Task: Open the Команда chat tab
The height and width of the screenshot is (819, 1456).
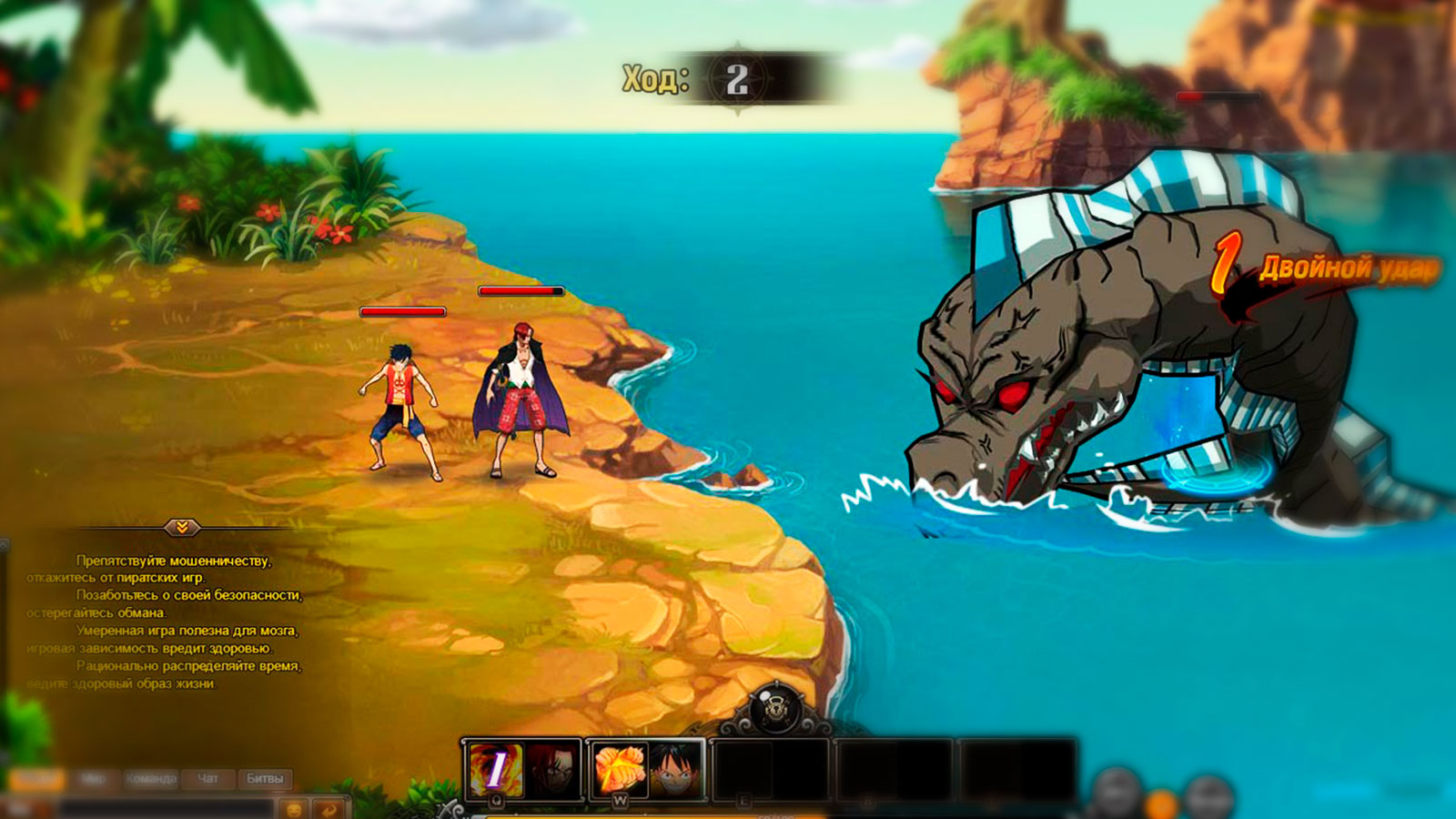Action: (151, 779)
